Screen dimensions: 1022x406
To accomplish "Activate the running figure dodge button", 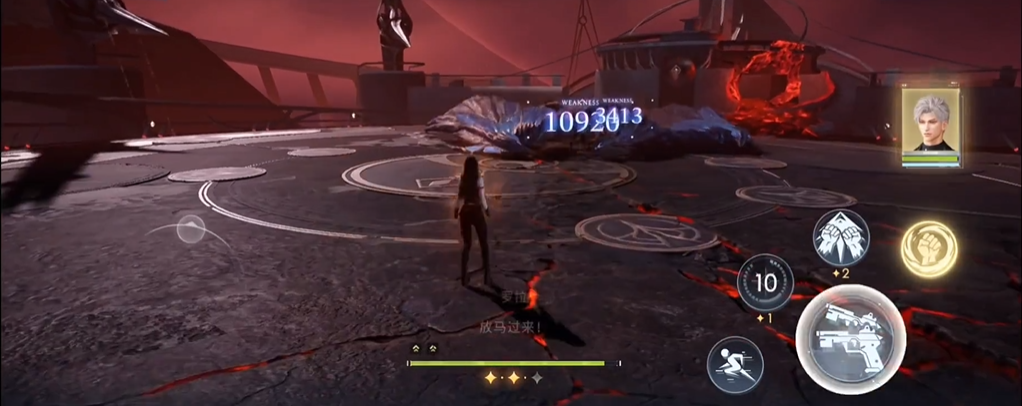I will [735, 364].
